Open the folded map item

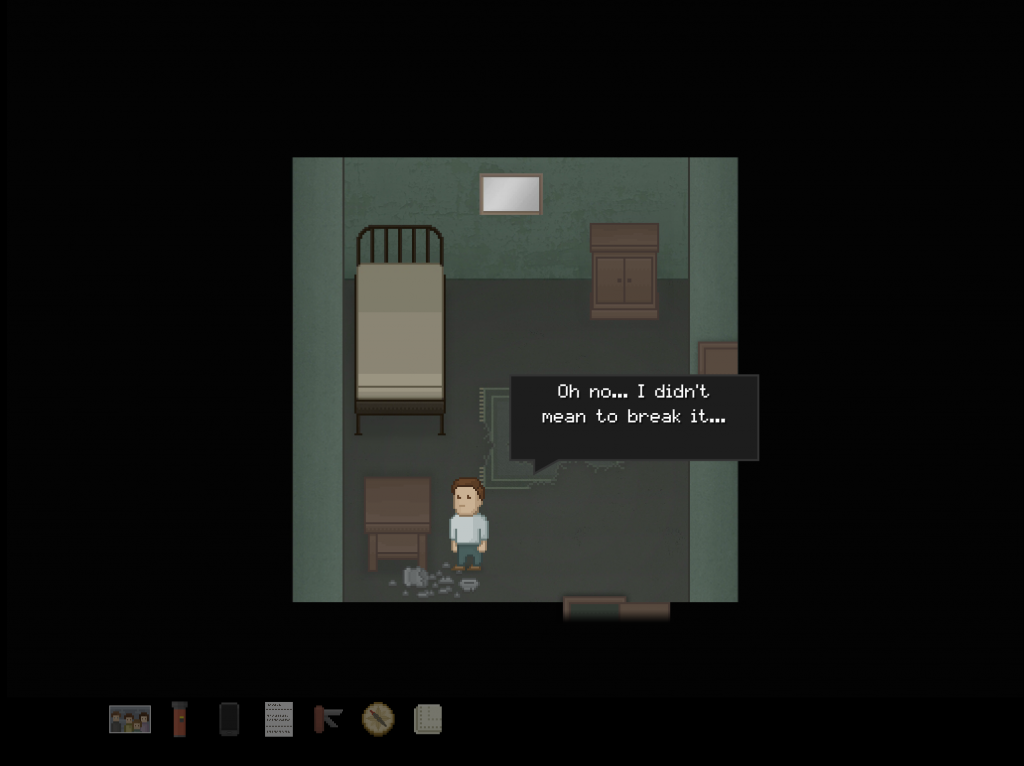(428, 719)
